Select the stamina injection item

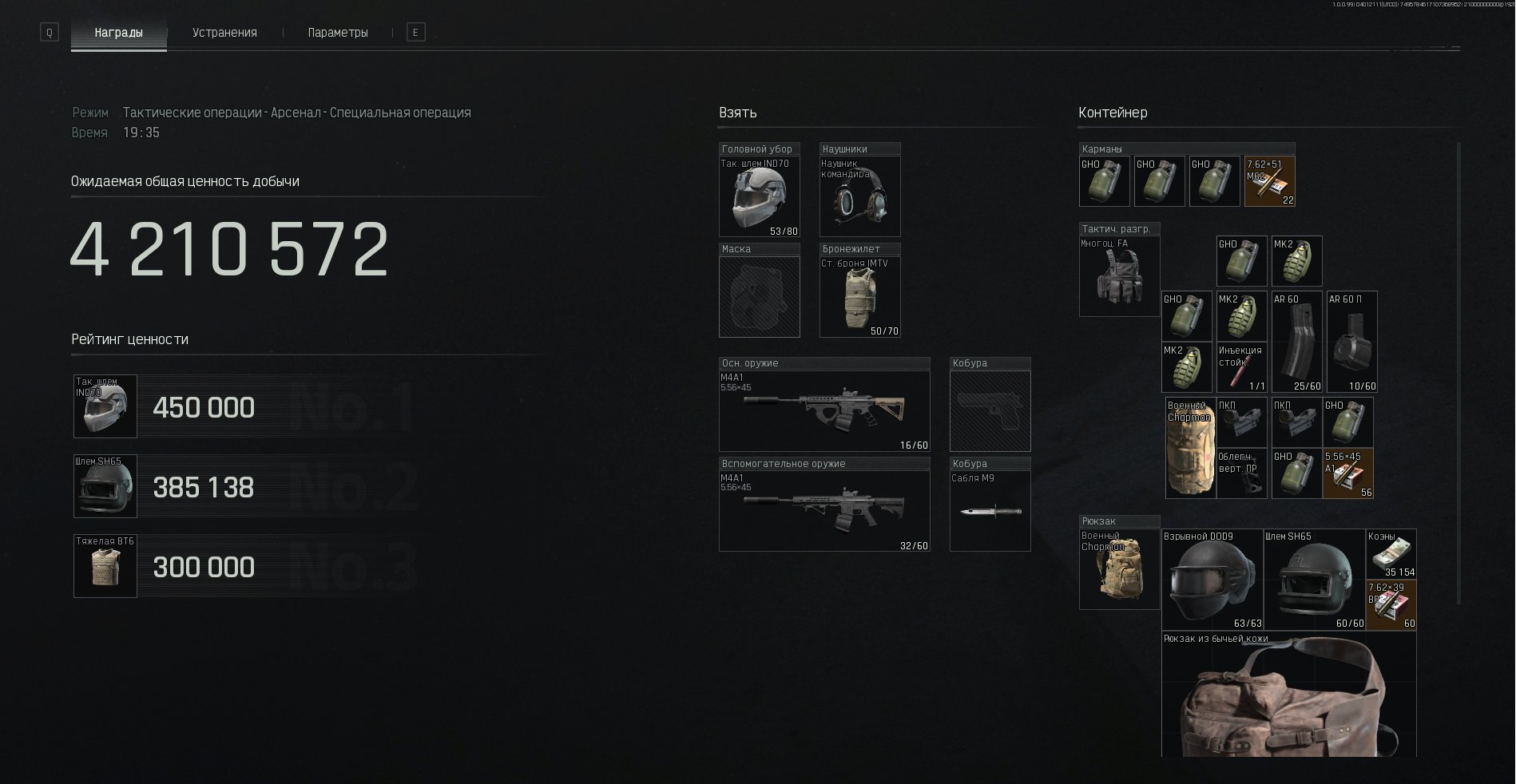1241,368
